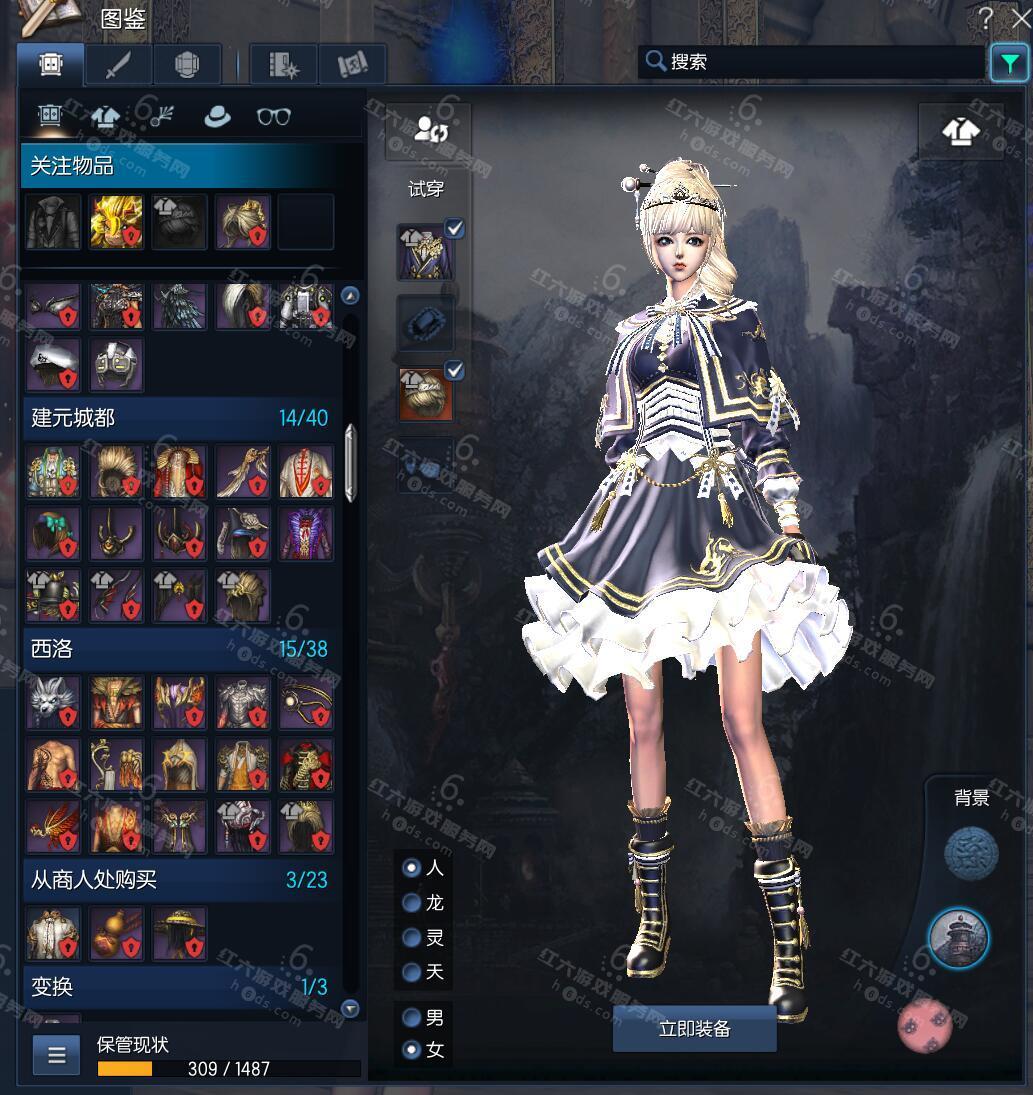Uncheck the tried-on hairstyle checkbox
Screen dimensions: 1033x1095
tap(455, 371)
